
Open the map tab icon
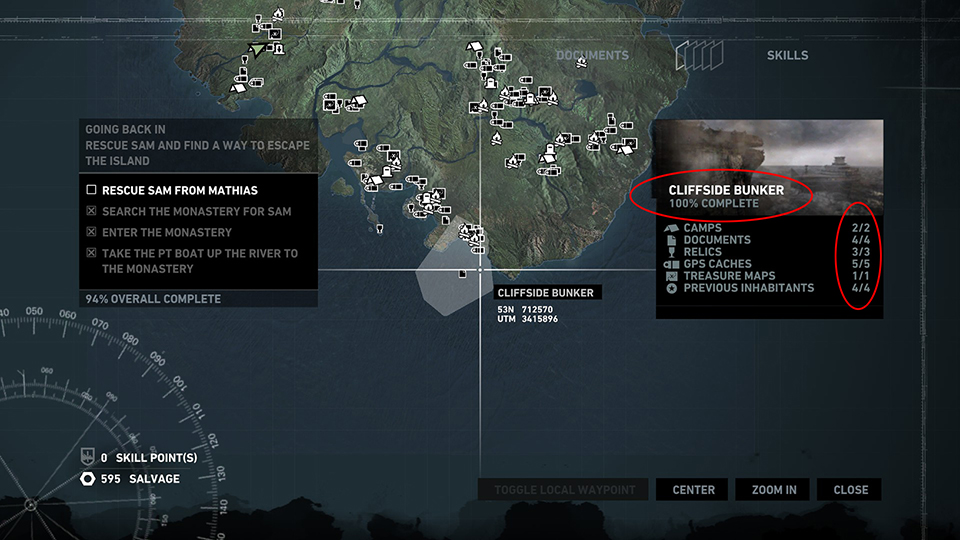698,55
